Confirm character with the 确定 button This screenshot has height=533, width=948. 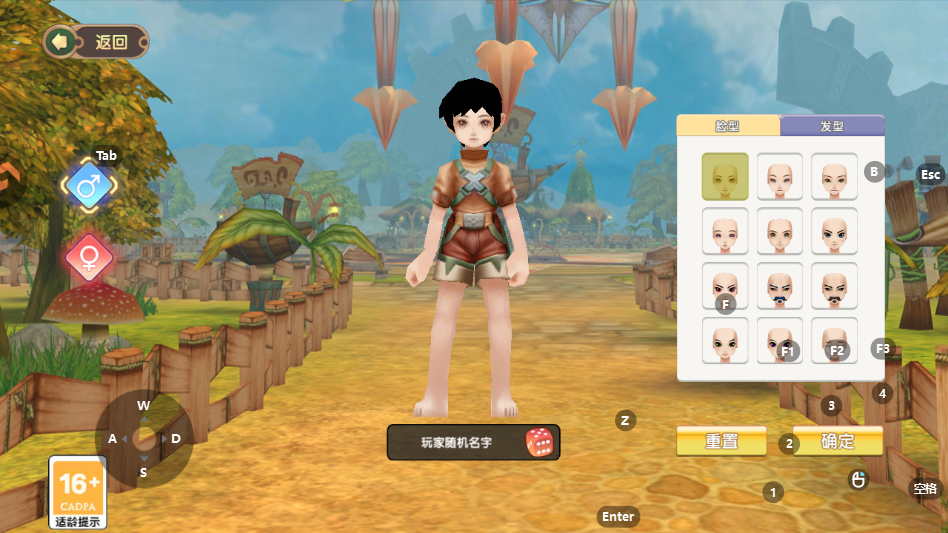838,441
